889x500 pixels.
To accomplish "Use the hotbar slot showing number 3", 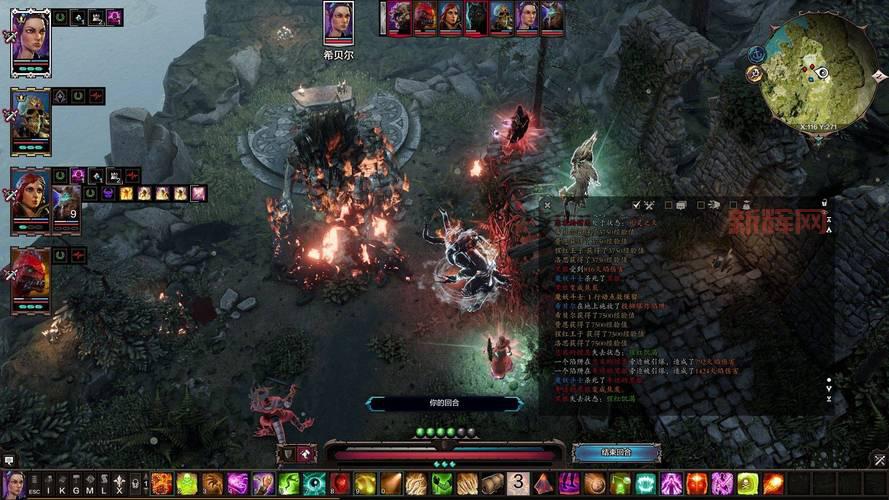I will tap(518, 484).
